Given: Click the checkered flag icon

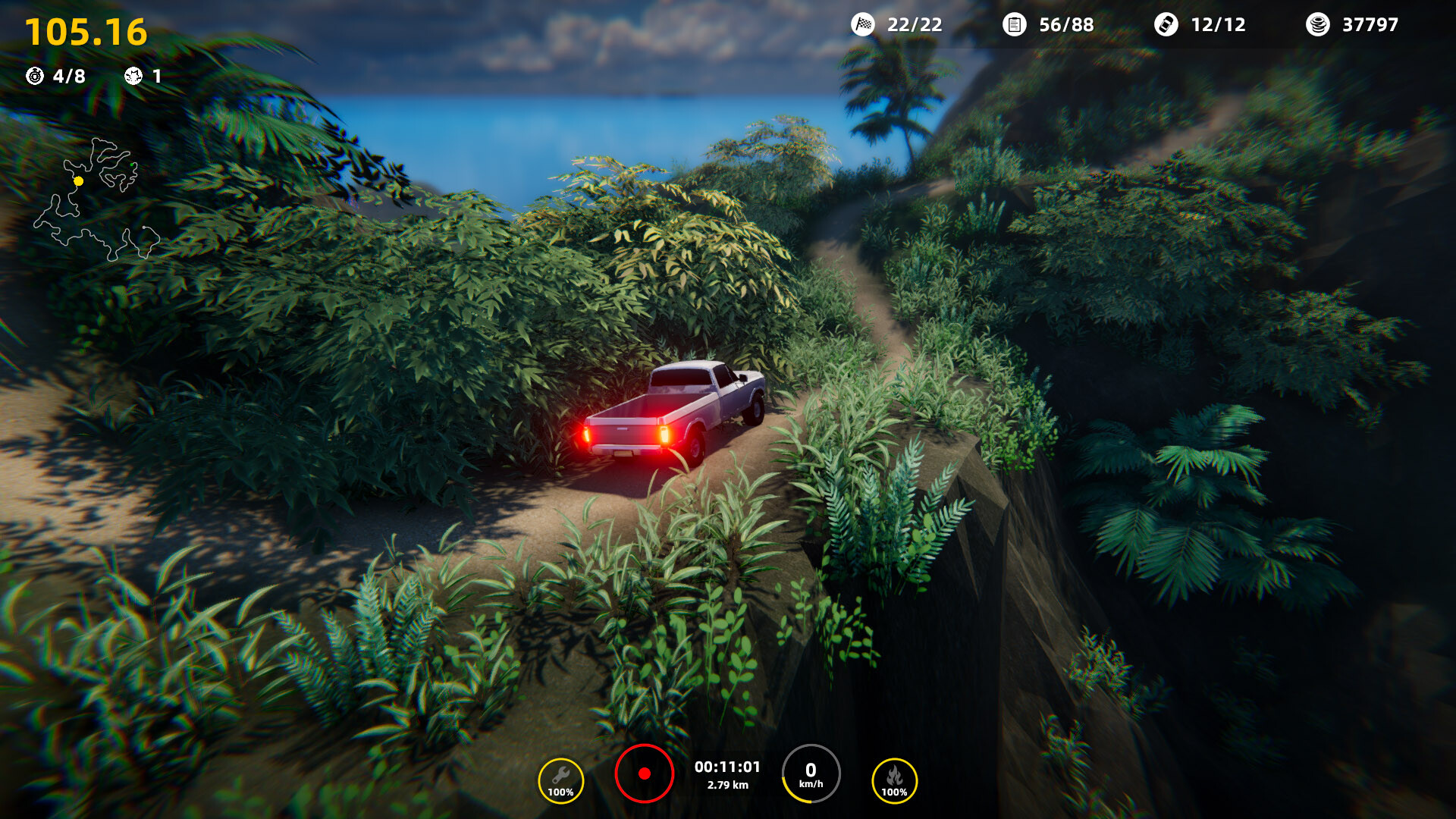Looking at the screenshot, I should point(863,25).
